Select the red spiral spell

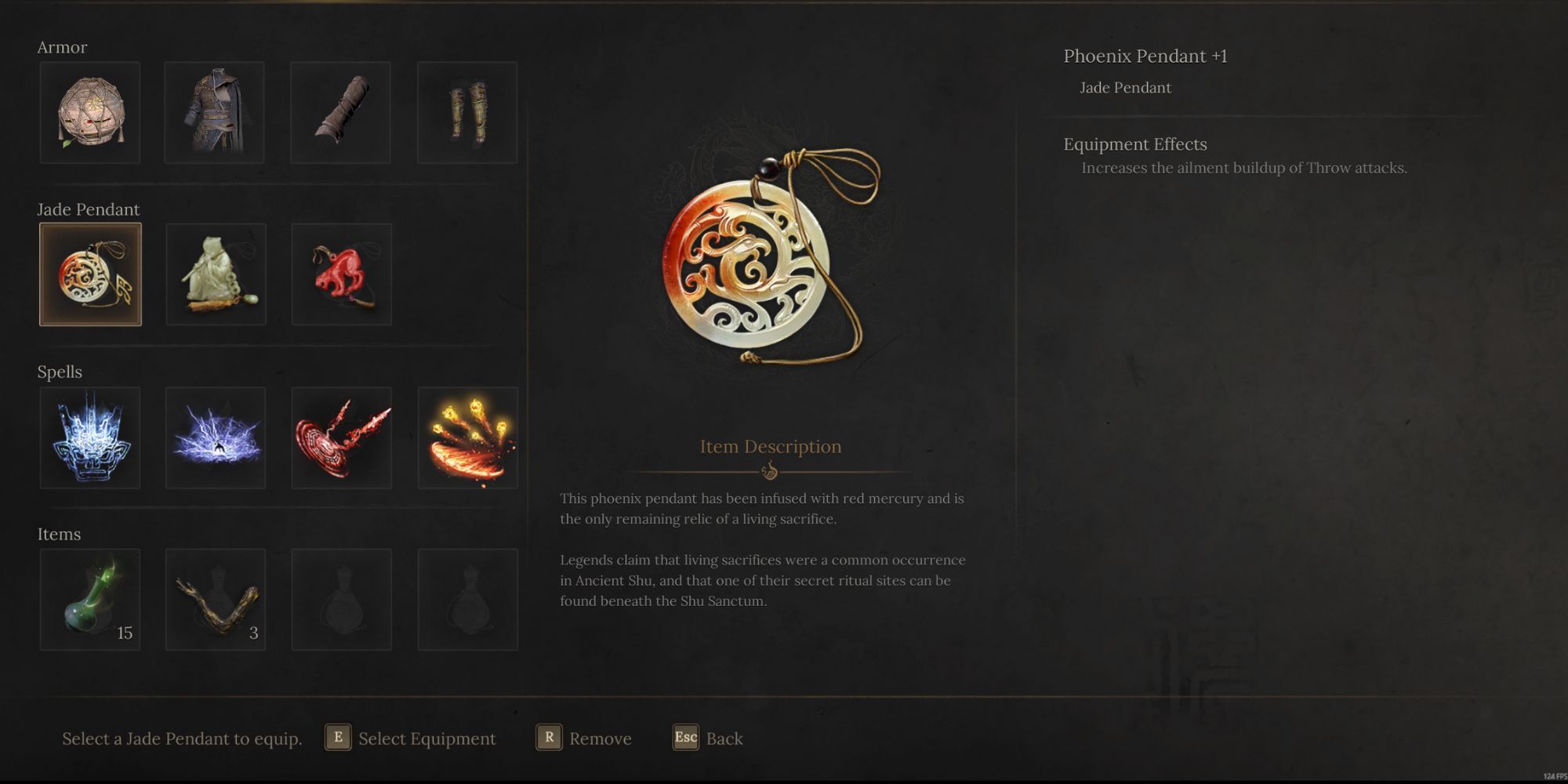pyautogui.click(x=341, y=437)
